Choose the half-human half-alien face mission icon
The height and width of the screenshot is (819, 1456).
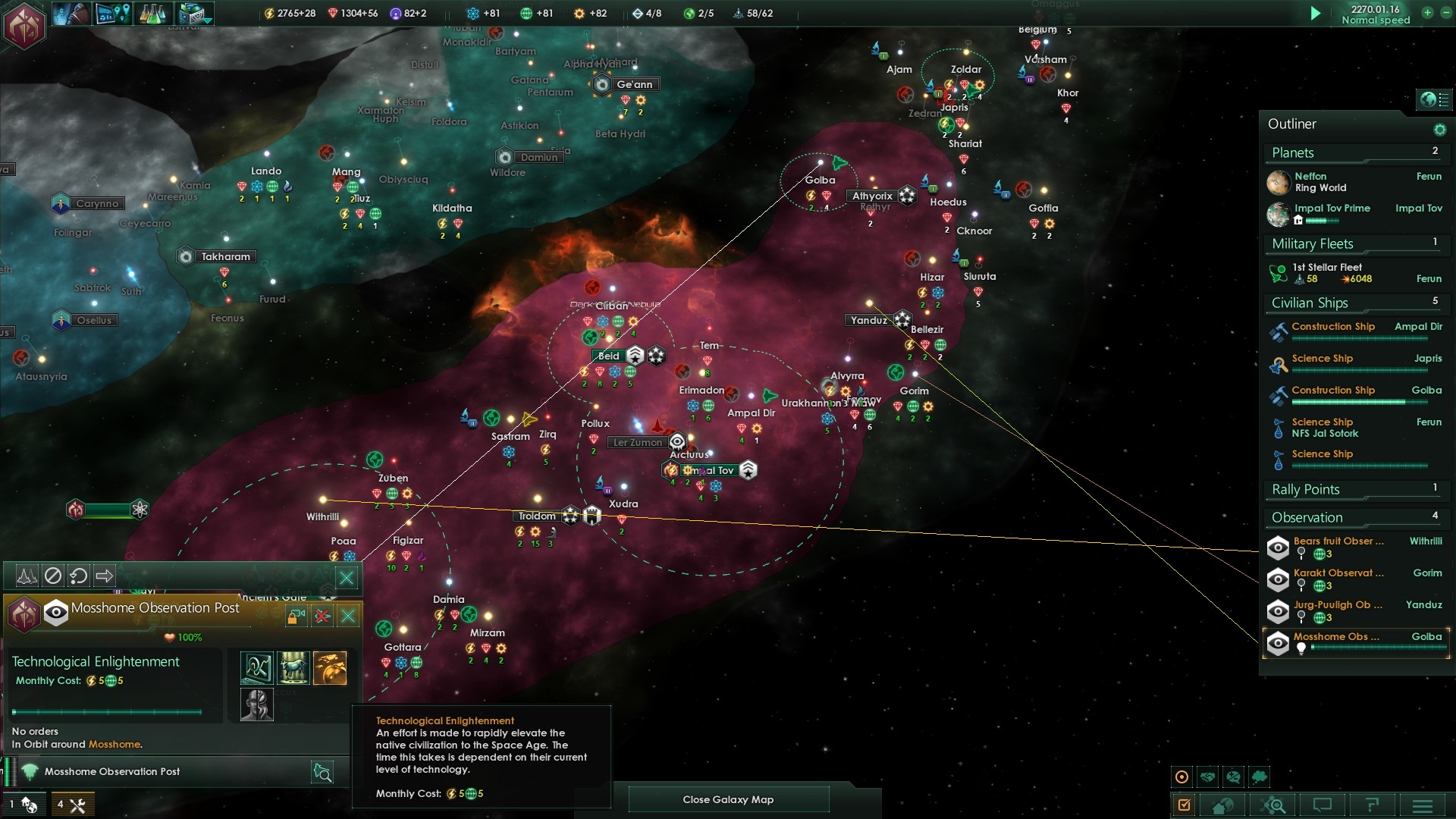click(x=256, y=704)
